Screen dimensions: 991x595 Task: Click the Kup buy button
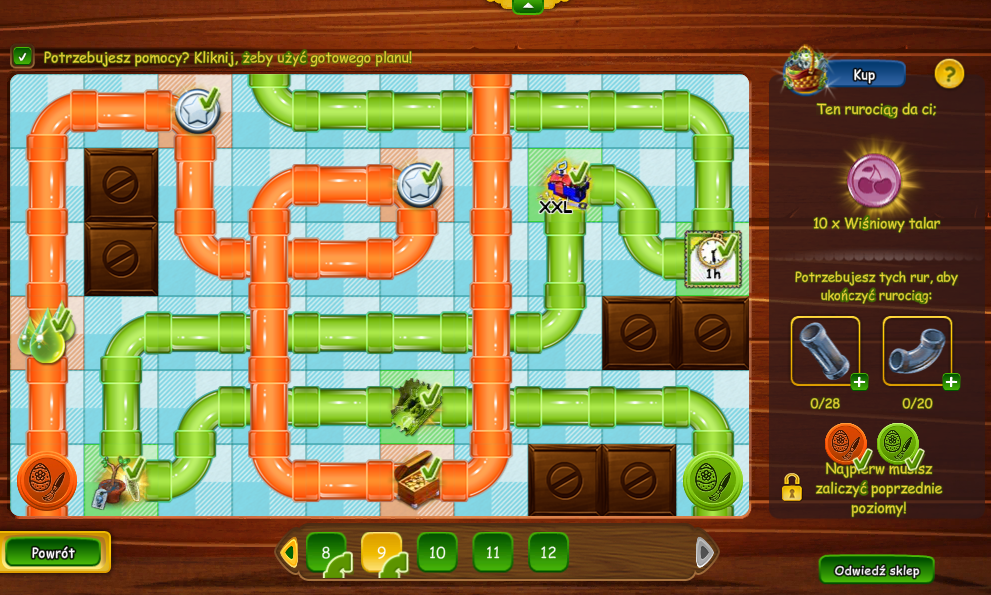[x=863, y=75]
